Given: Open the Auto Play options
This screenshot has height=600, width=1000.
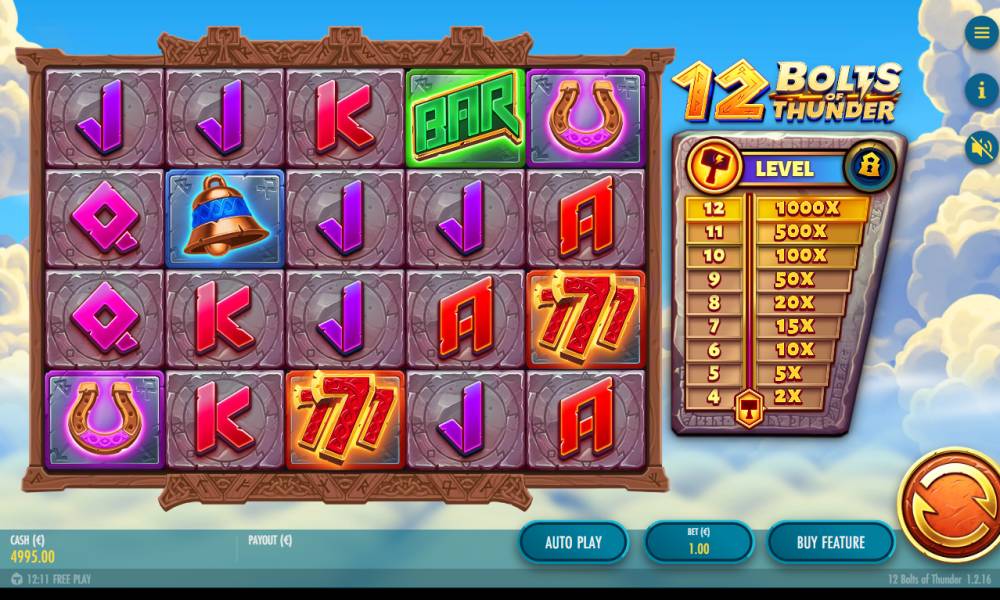Looking at the screenshot, I should (x=573, y=542).
